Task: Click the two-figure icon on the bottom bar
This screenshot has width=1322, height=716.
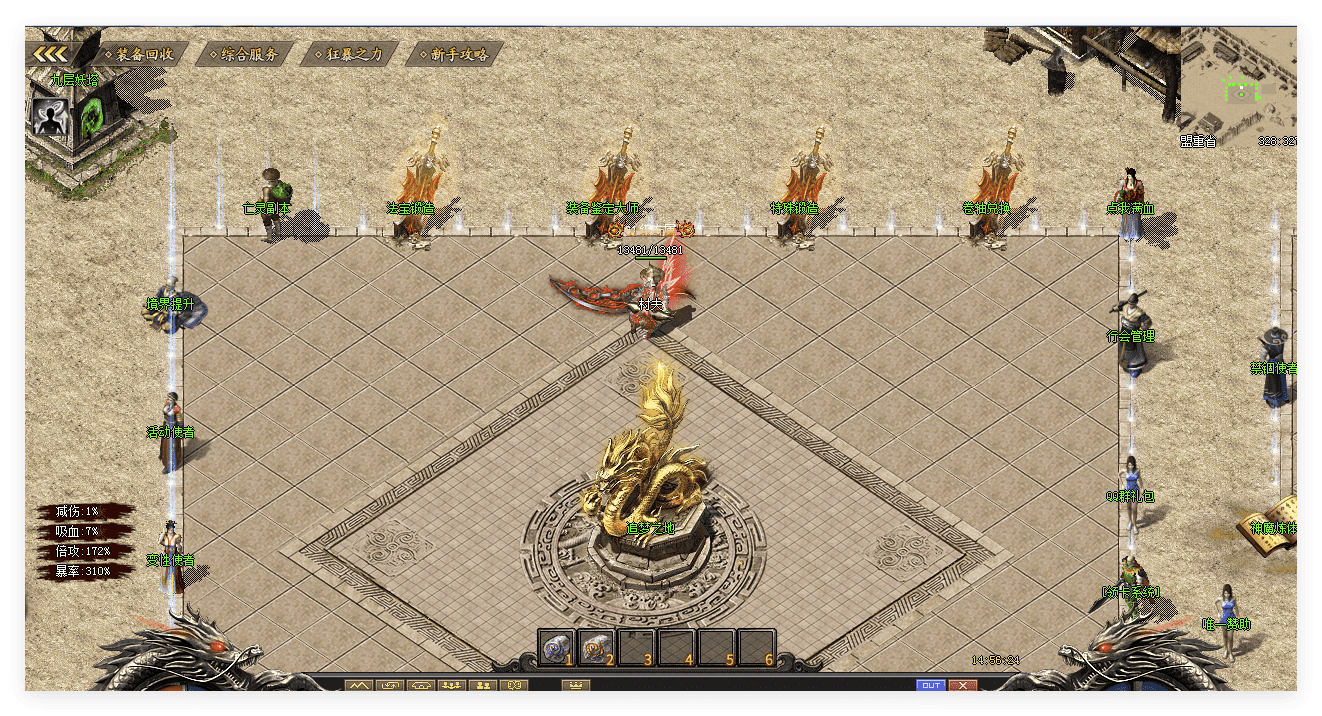Action: [x=482, y=685]
